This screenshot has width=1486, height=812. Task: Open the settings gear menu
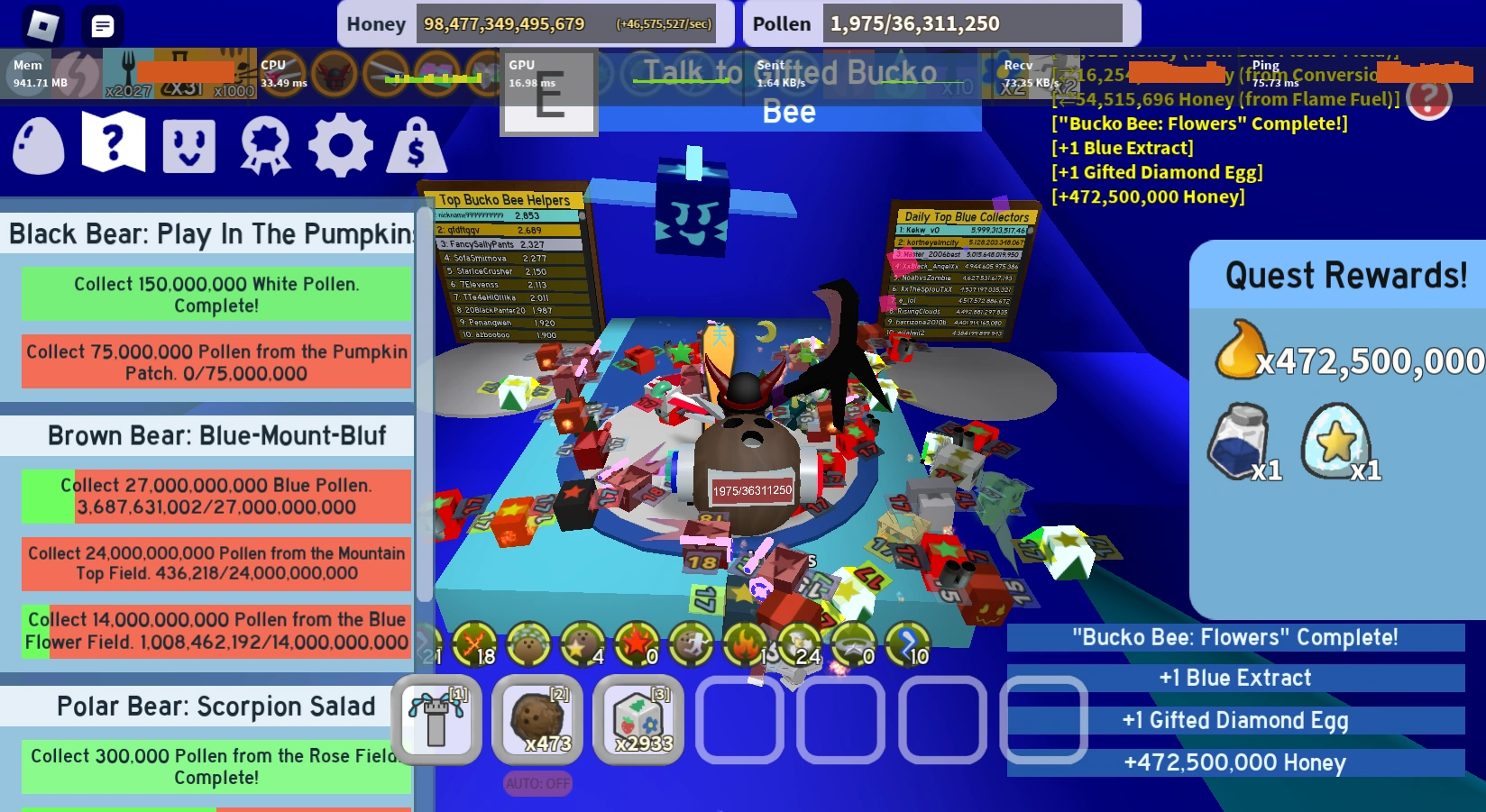point(341,143)
